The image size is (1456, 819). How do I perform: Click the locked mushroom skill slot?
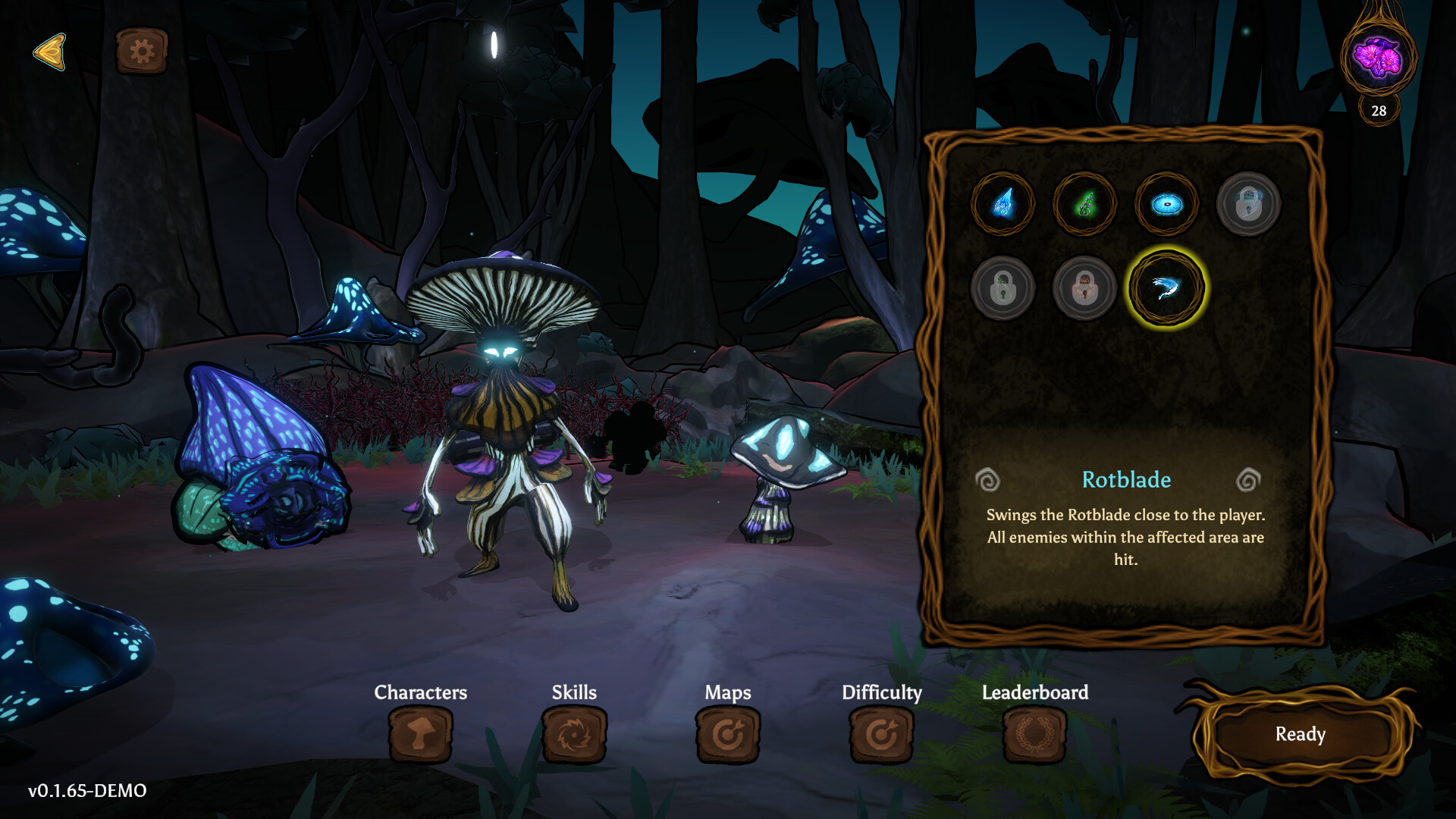1085,288
